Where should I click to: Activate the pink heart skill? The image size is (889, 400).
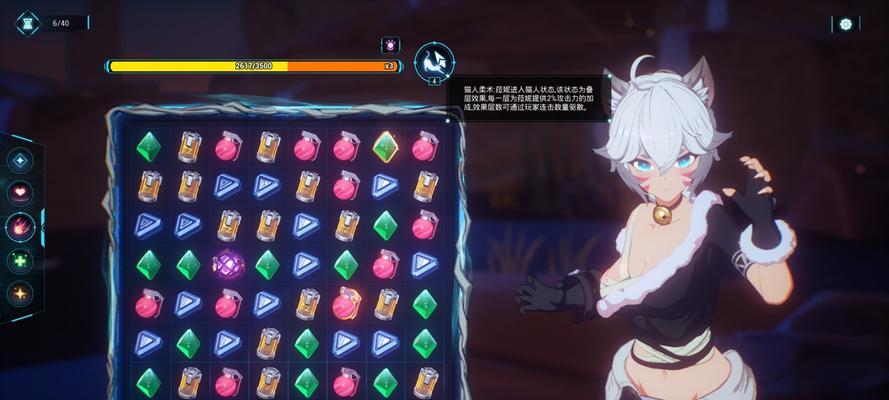[x=20, y=192]
